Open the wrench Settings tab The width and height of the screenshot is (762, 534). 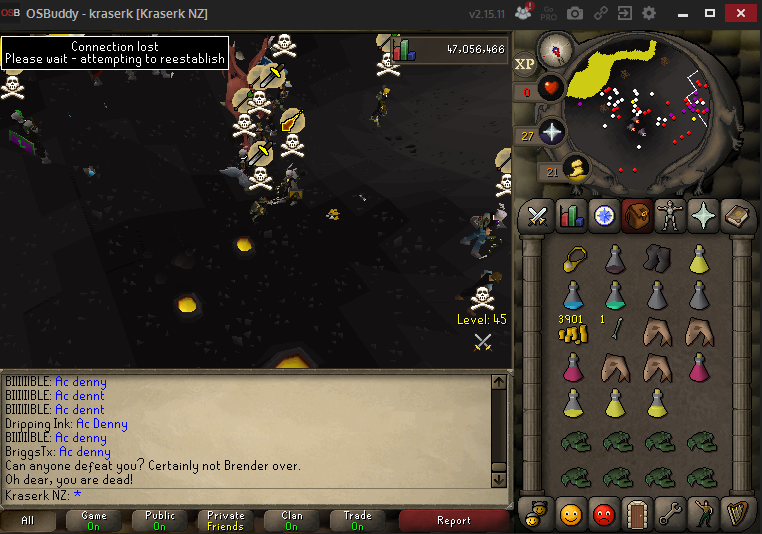(x=668, y=514)
